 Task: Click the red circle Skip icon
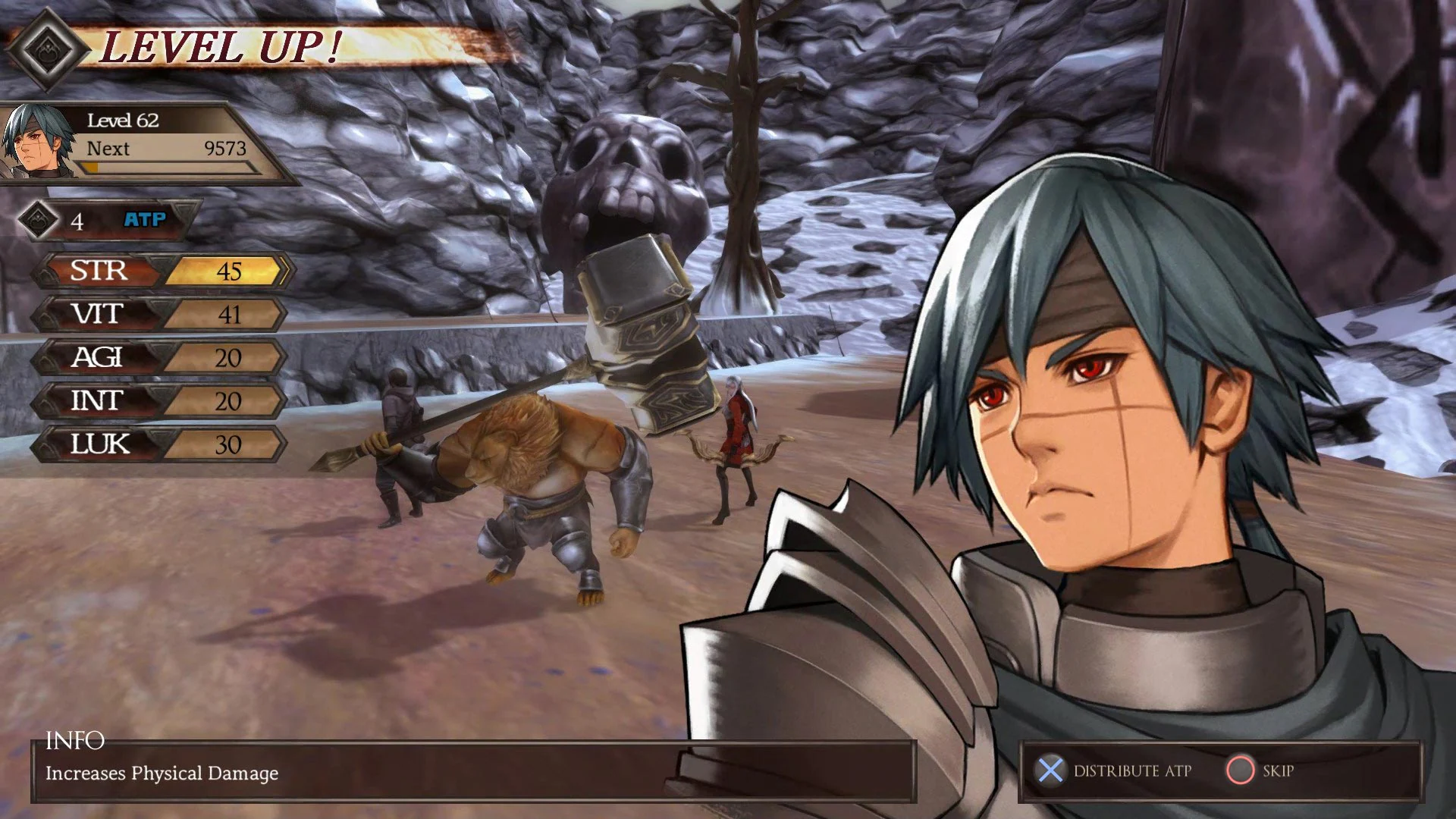click(x=1243, y=771)
